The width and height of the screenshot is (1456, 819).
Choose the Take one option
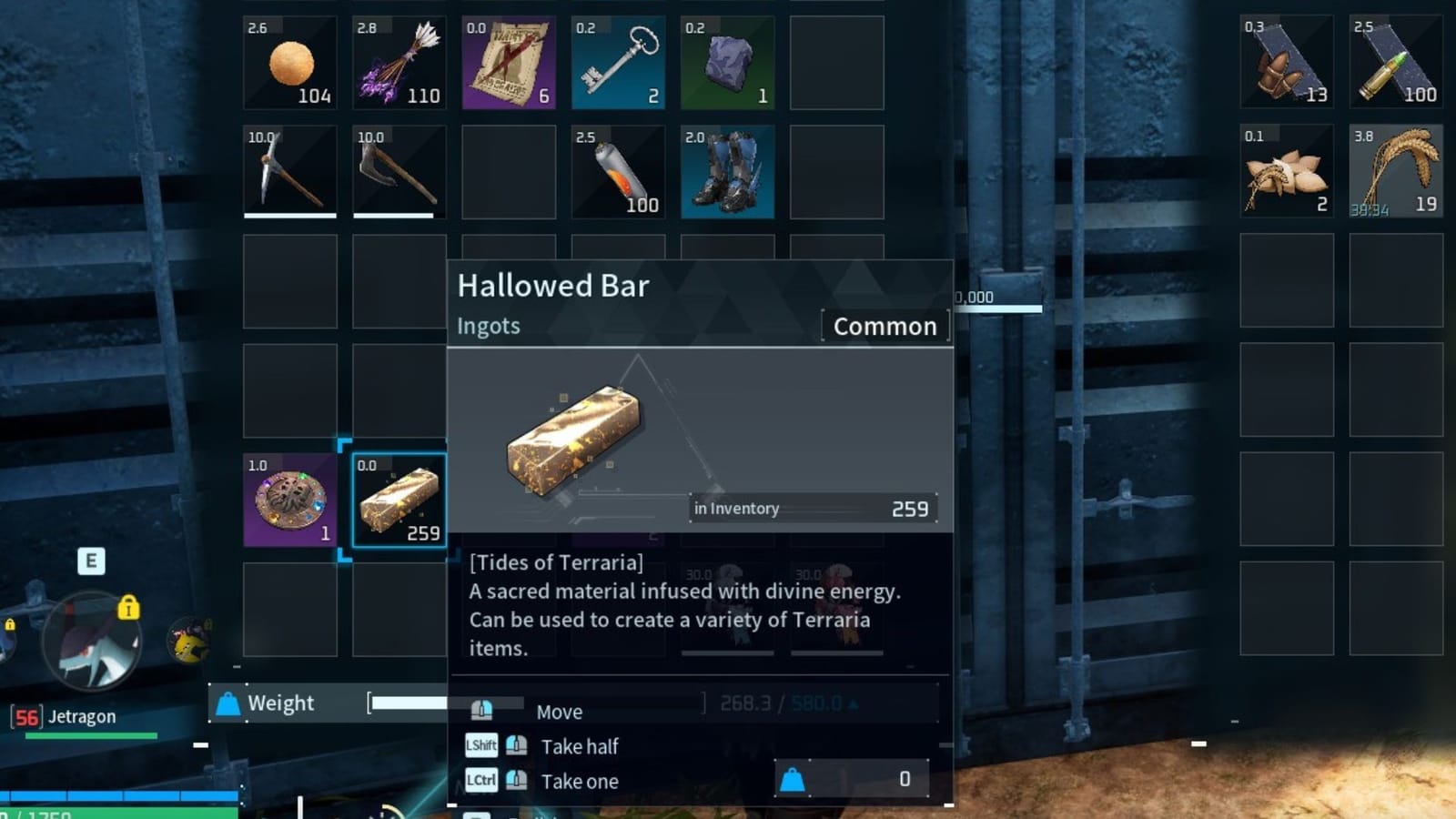pos(579,781)
